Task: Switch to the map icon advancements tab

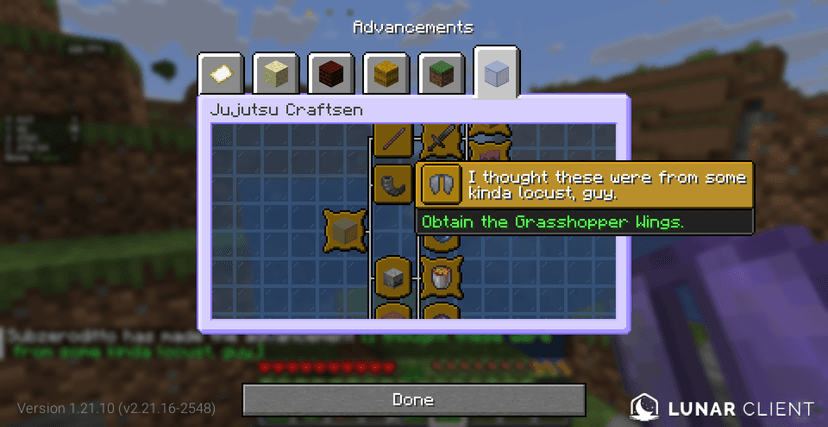Action: (x=220, y=74)
